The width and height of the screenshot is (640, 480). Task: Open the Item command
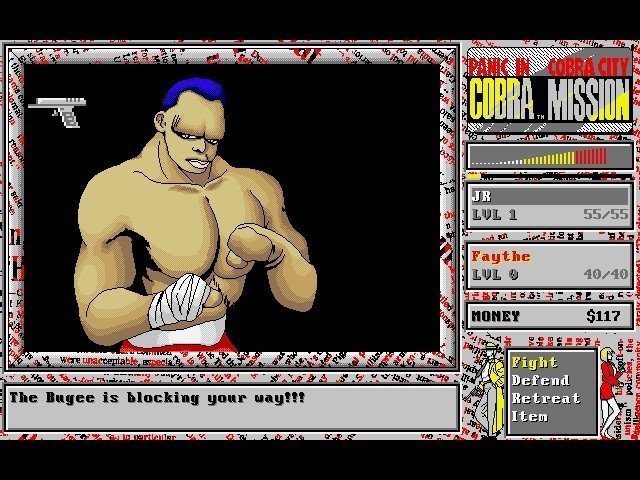[530, 416]
